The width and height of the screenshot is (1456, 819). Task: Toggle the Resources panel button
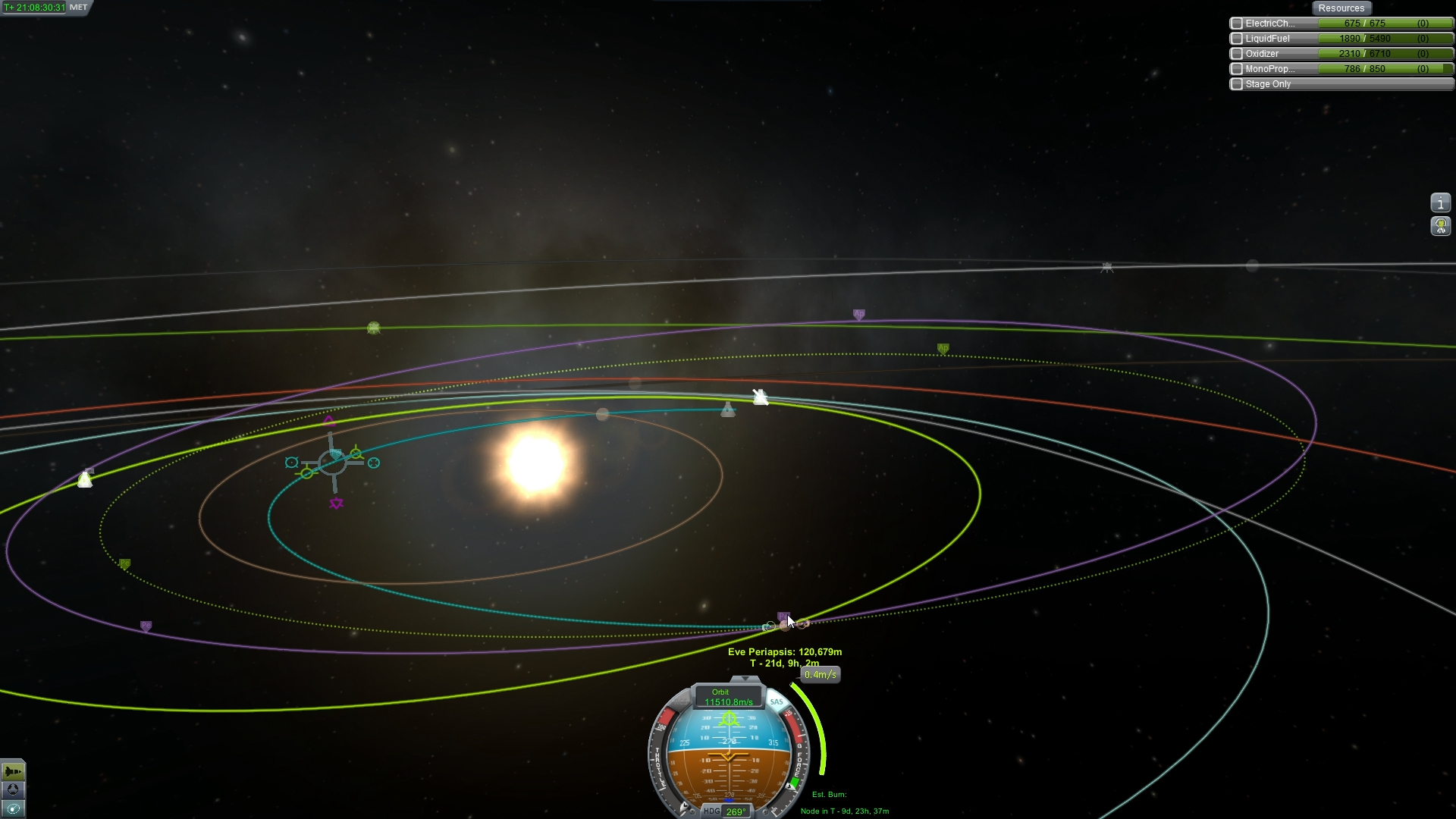(x=1341, y=8)
